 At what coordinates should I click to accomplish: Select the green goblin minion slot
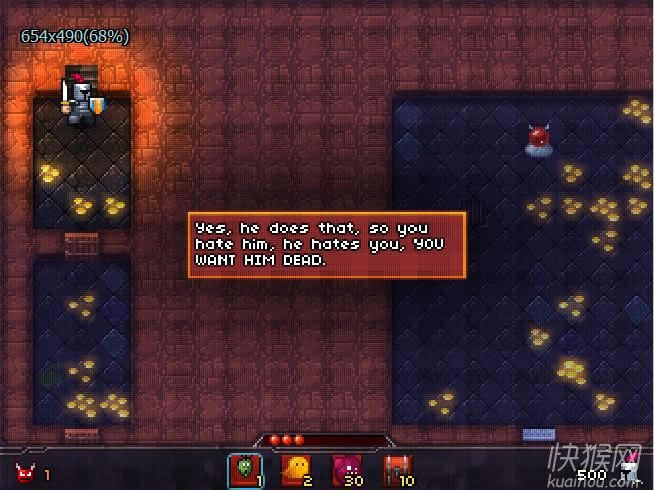coord(245,468)
